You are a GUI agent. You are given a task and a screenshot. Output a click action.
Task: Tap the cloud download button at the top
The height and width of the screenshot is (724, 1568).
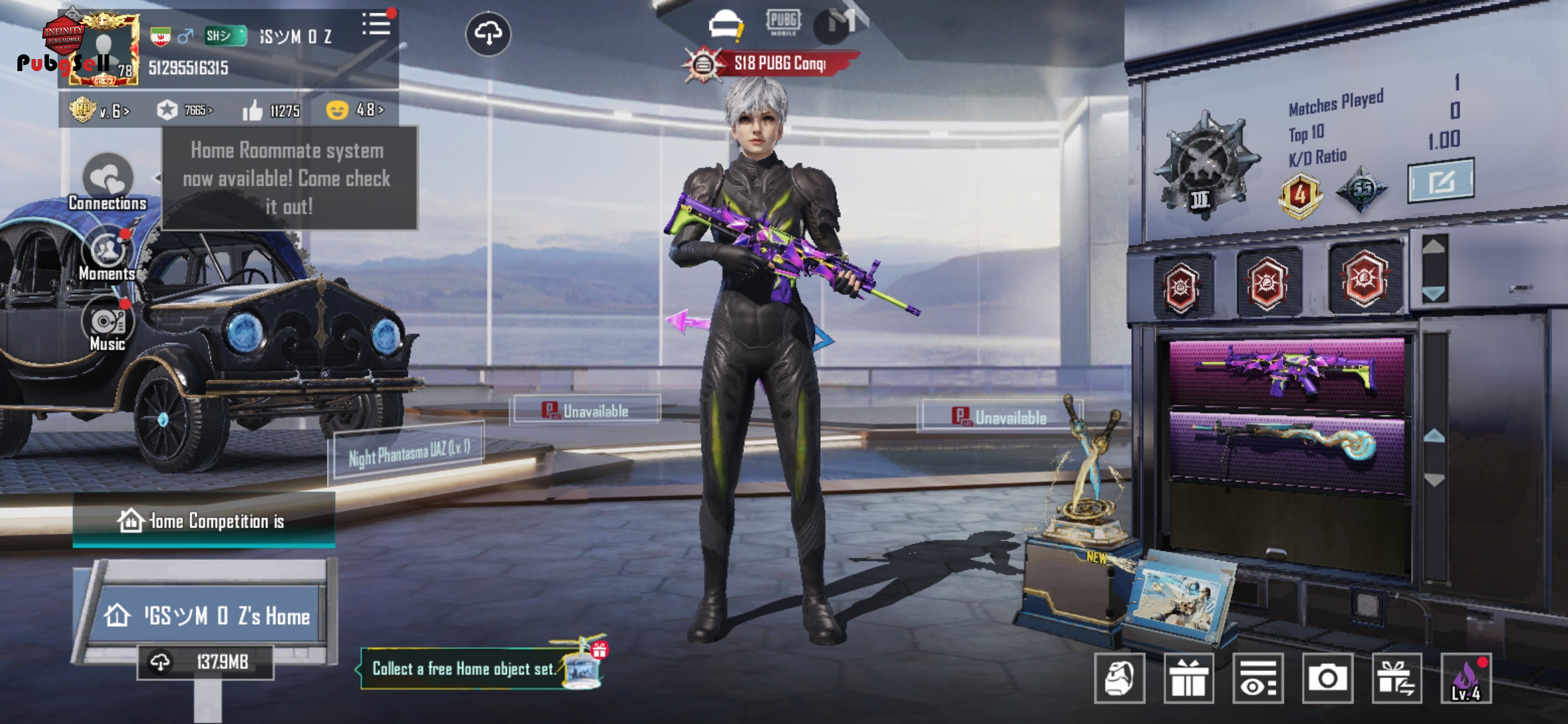488,34
